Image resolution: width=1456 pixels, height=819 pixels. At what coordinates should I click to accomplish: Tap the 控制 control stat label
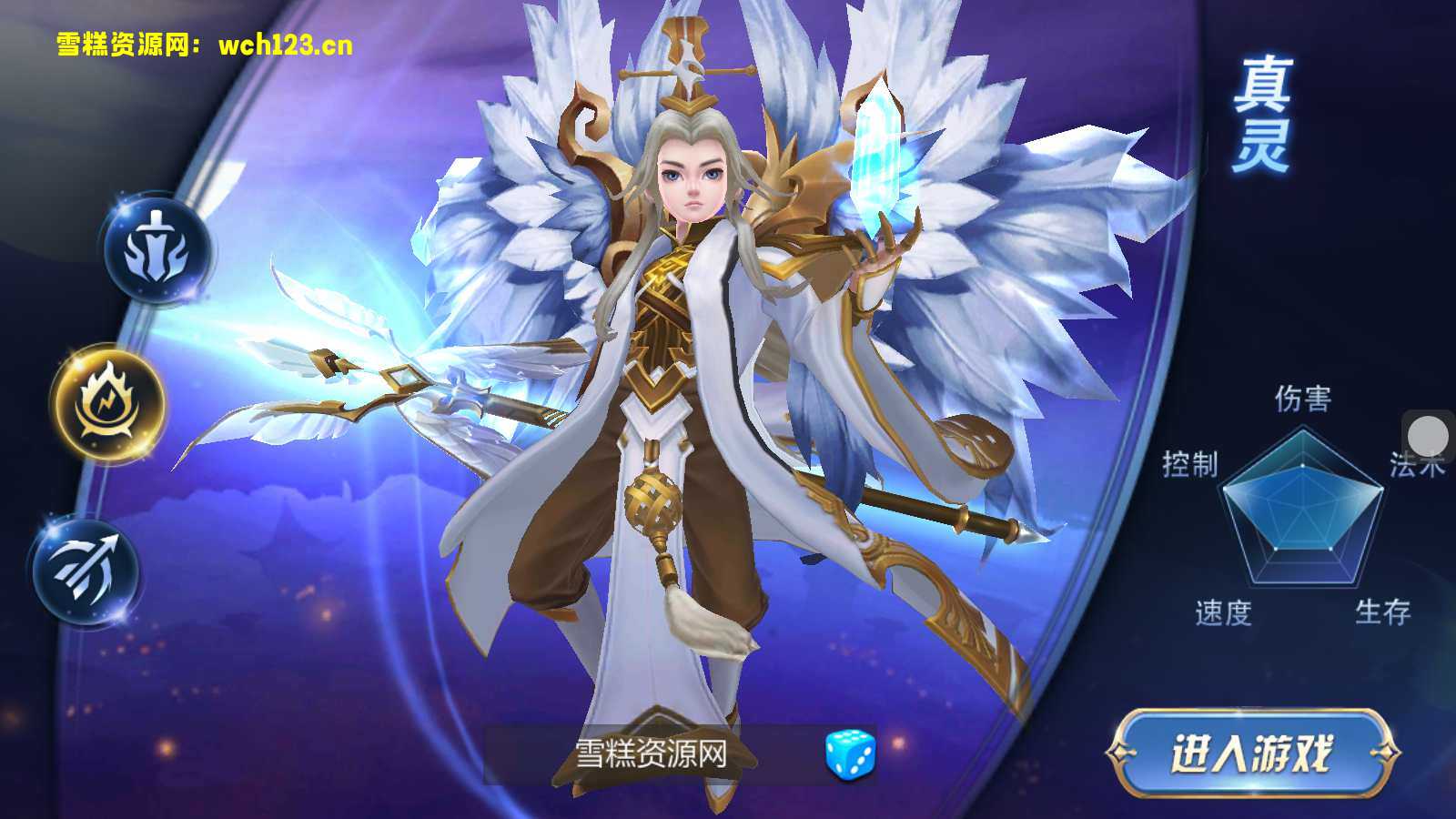pos(1190,462)
